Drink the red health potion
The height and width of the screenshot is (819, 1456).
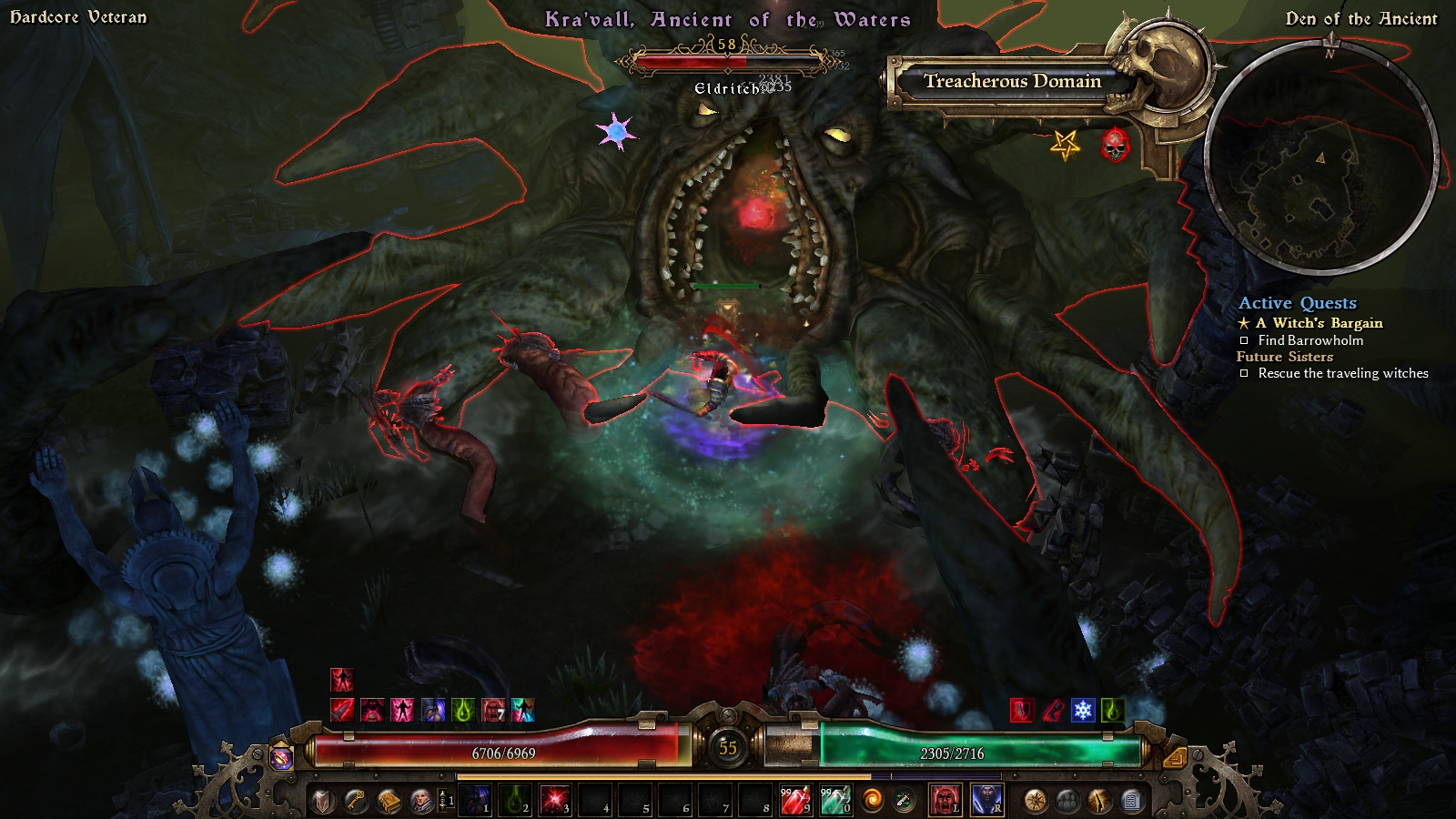794,800
